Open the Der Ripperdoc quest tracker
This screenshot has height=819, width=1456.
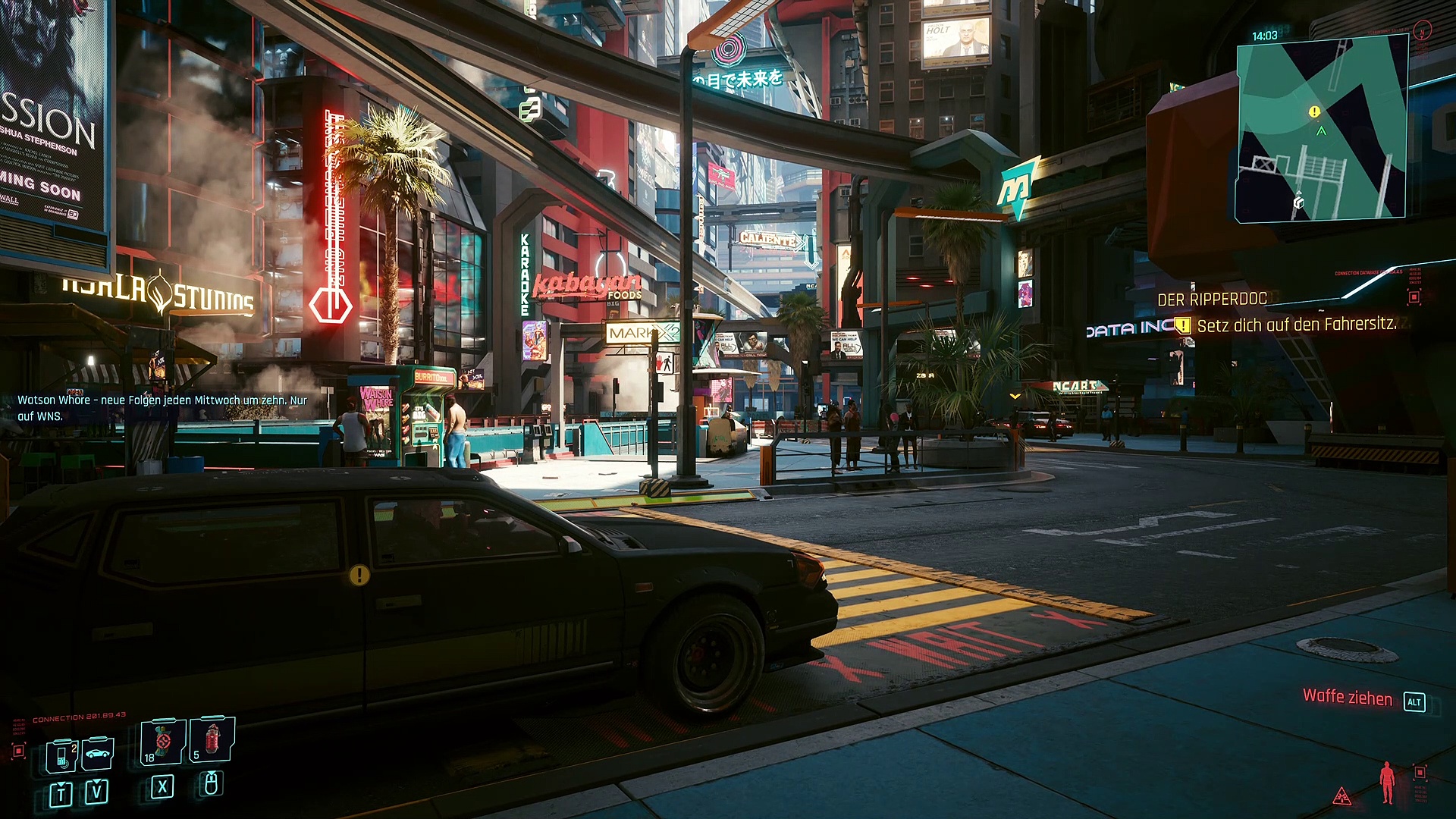pos(1212,300)
